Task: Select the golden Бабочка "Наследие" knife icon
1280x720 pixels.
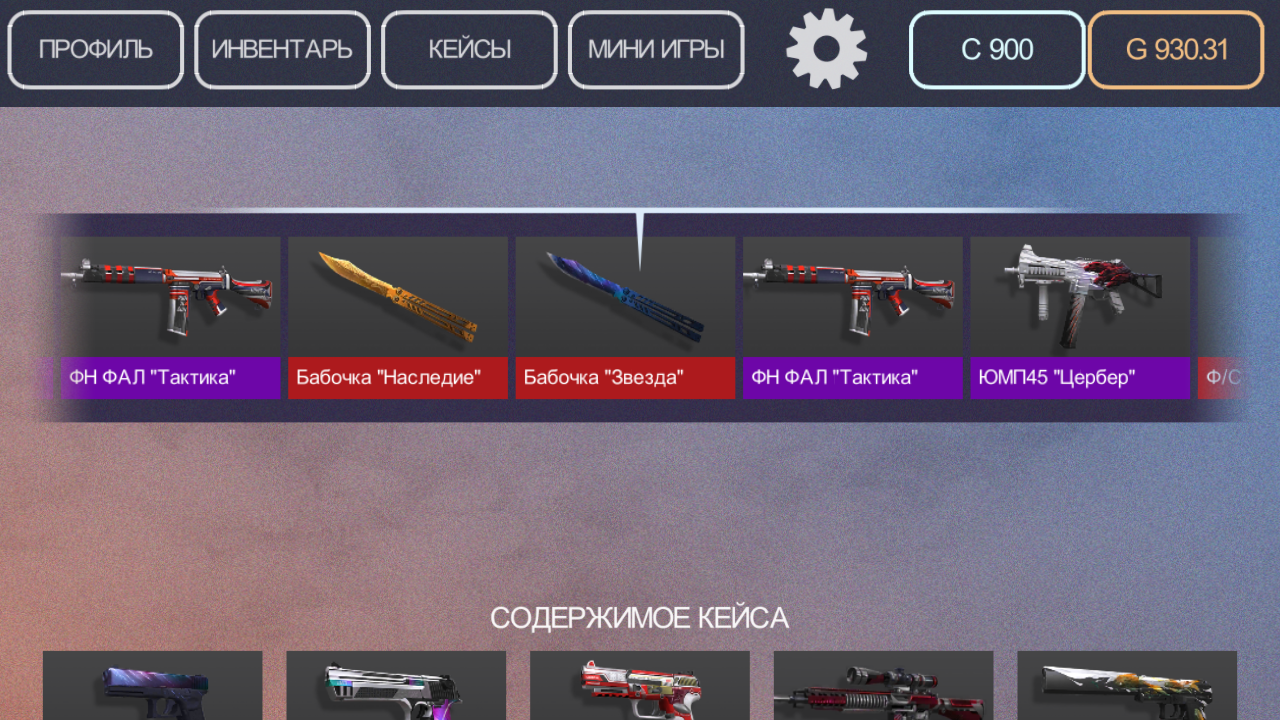Action: [x=397, y=297]
